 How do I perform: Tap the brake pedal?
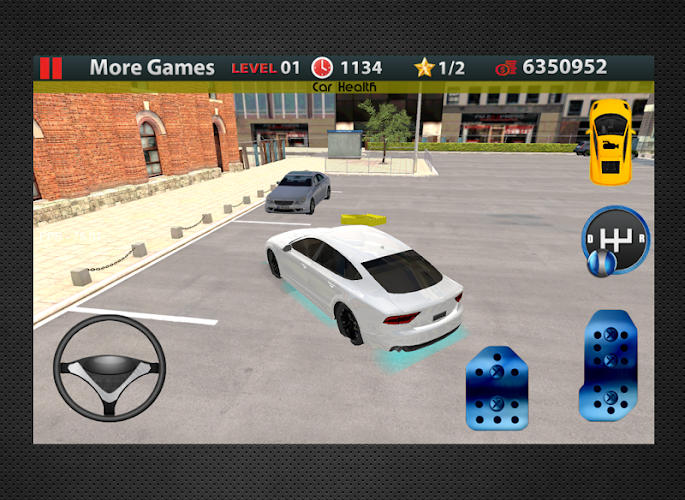point(497,388)
